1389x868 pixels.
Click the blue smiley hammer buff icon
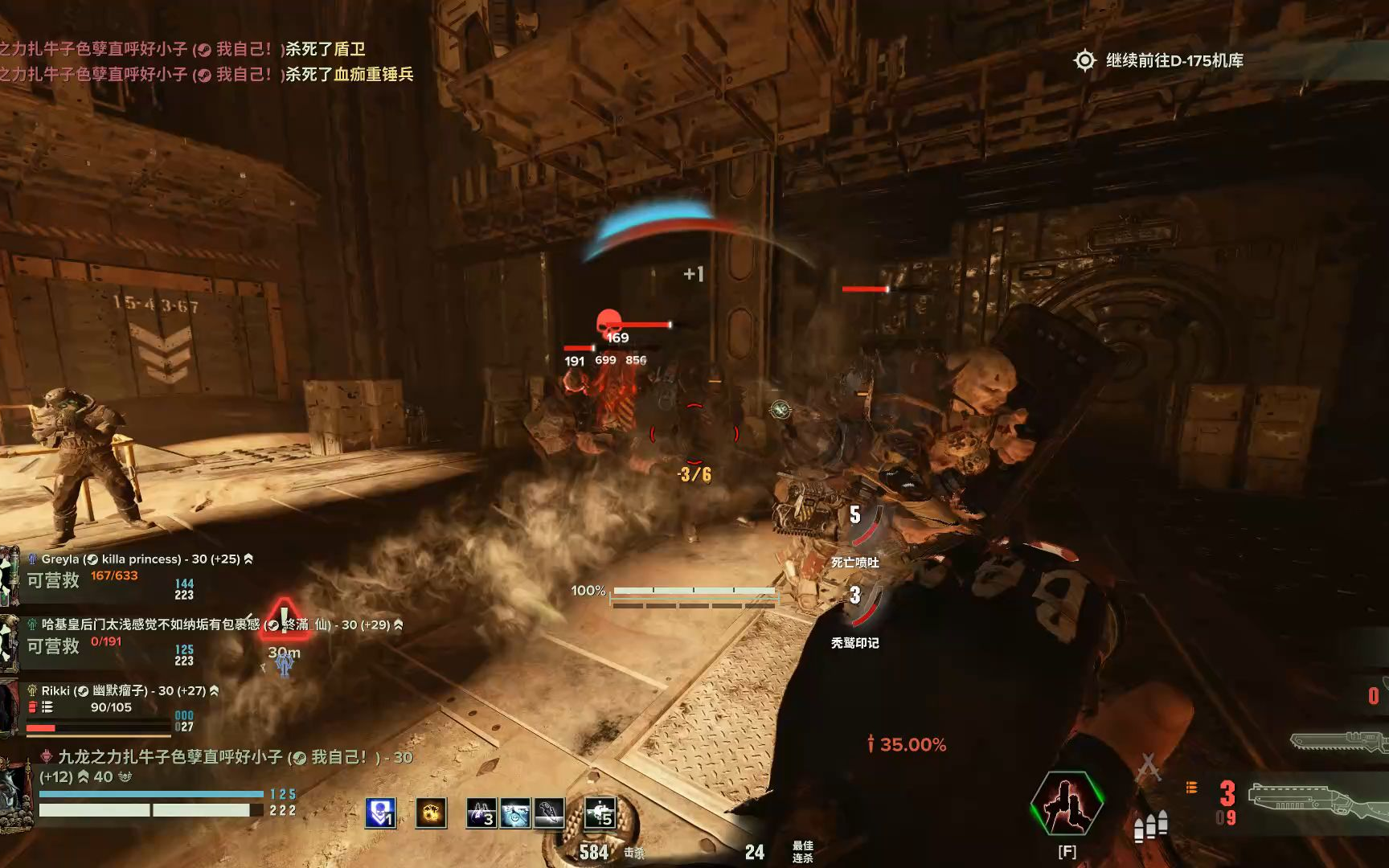pos(514,813)
